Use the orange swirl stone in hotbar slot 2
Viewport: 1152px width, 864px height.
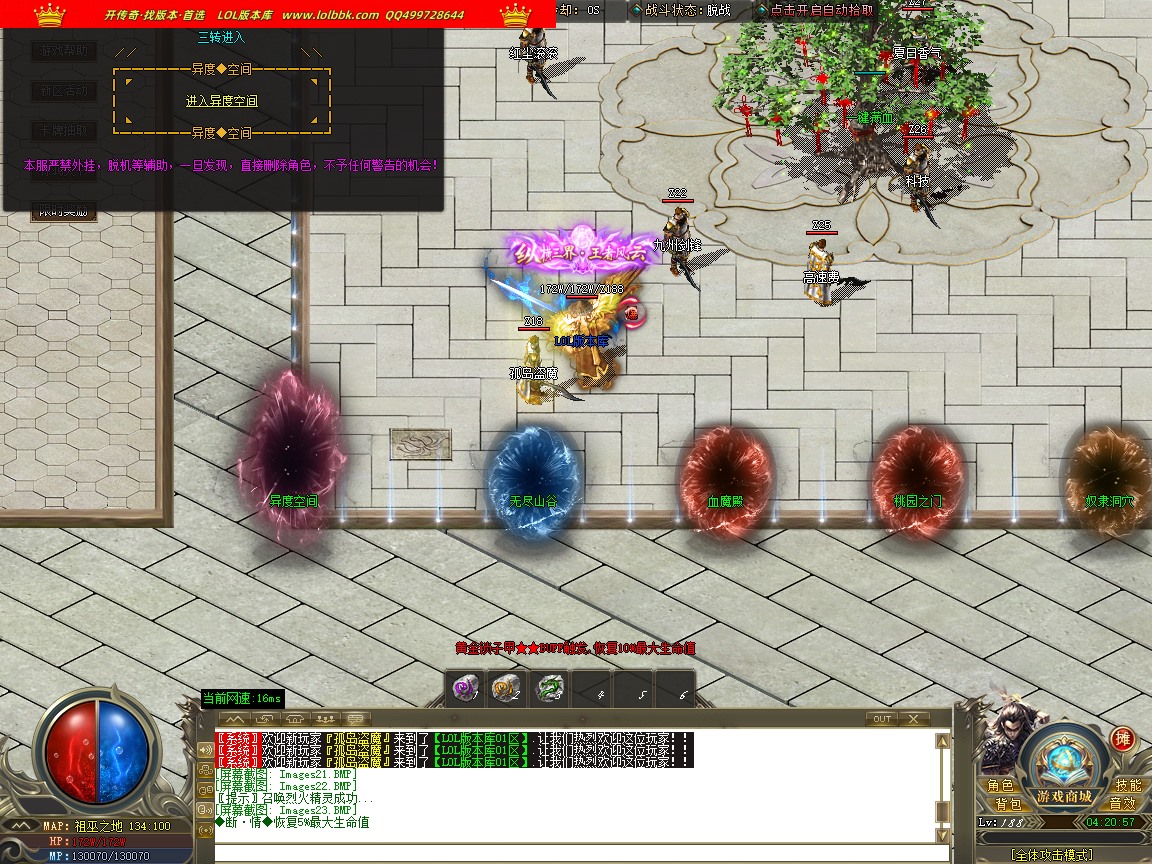[x=504, y=688]
